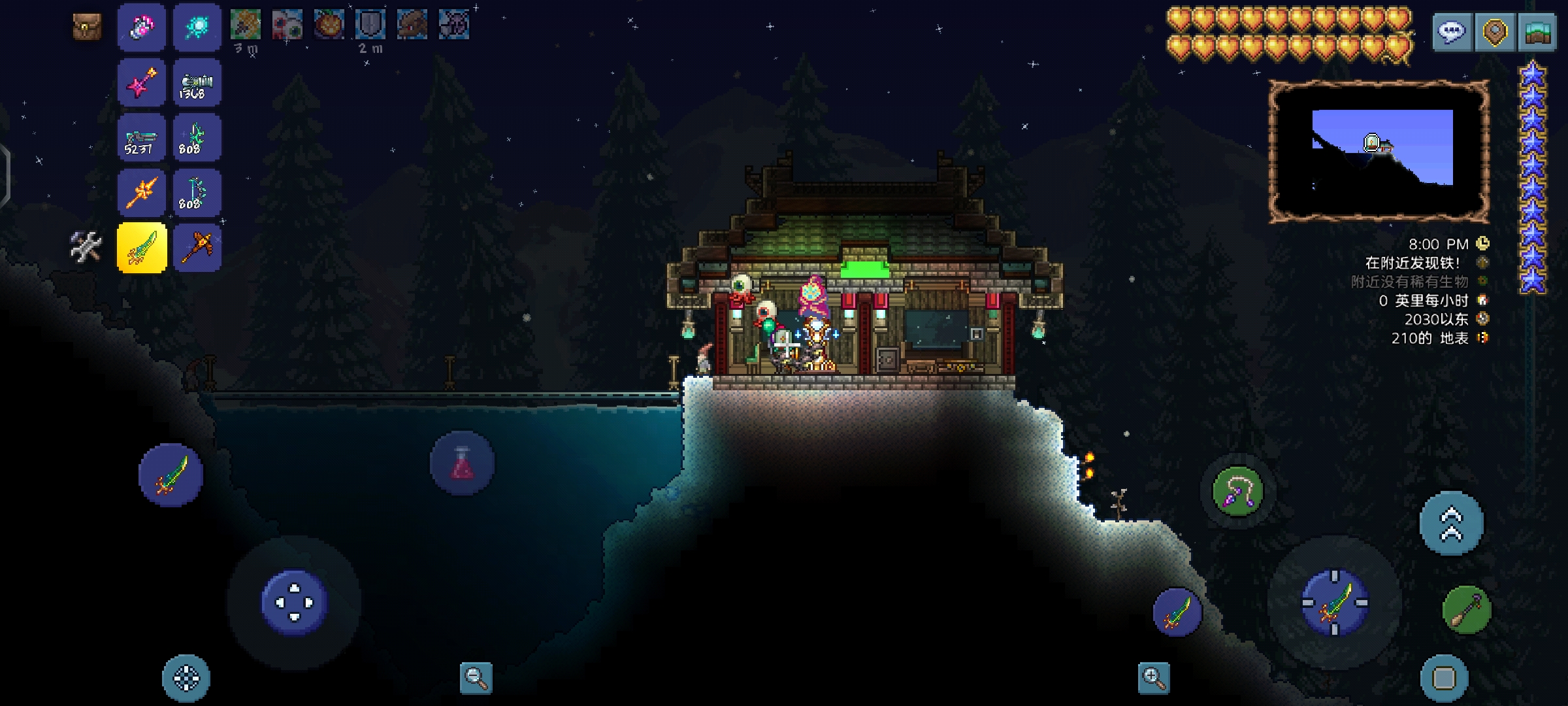
Task: Open the crossed wrench and hammer settings
Action: pyautogui.click(x=86, y=247)
